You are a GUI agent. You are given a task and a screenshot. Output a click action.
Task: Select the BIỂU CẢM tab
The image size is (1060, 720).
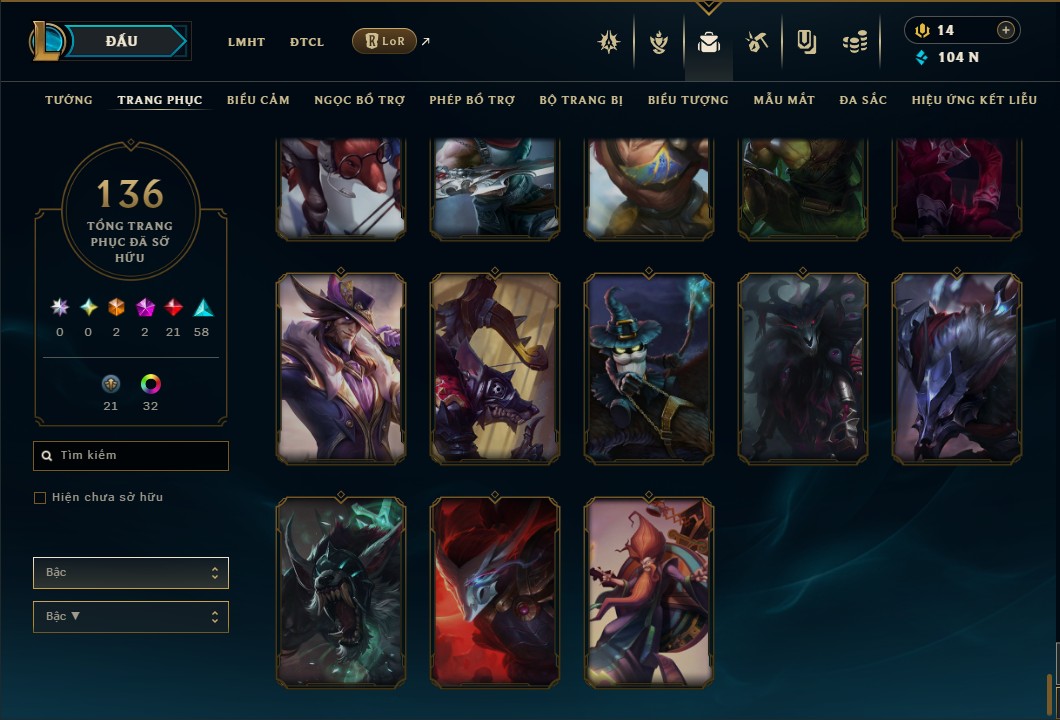258,100
